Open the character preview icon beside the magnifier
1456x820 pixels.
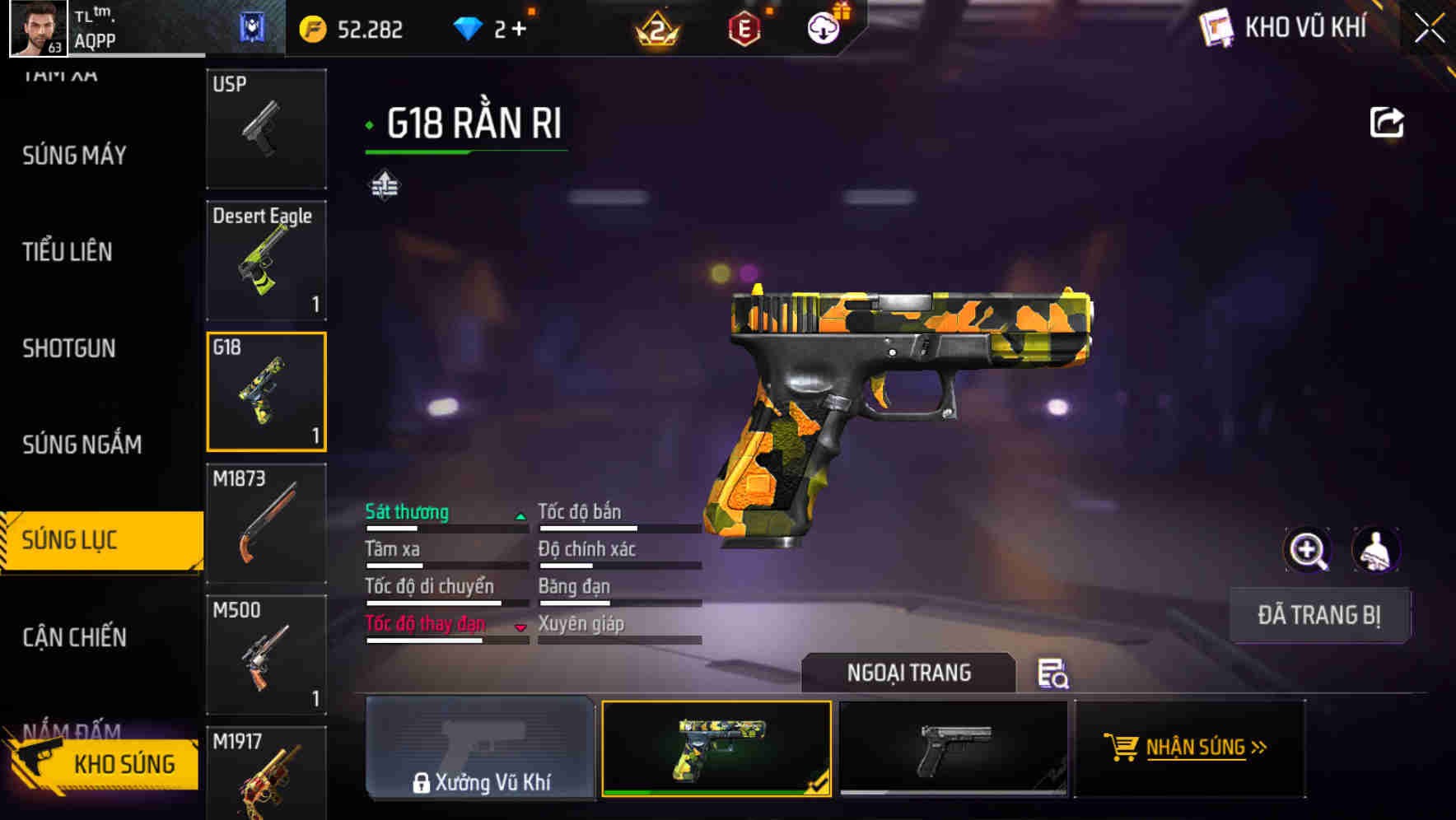1377,549
